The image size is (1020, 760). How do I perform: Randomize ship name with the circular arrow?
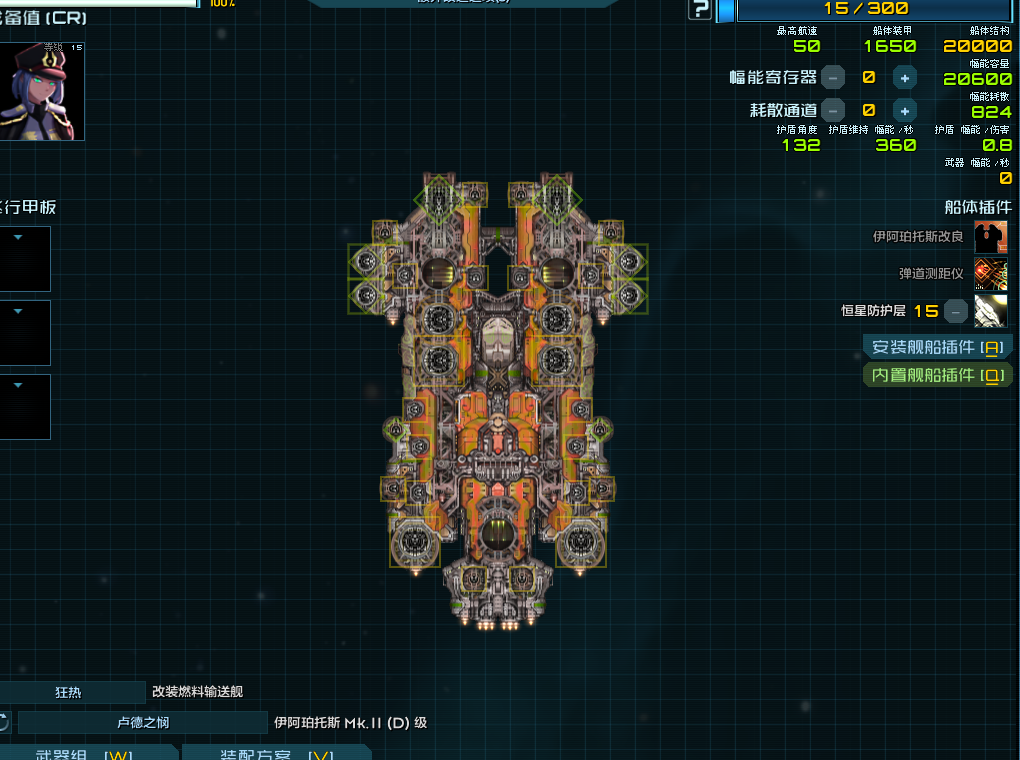pos(4,722)
